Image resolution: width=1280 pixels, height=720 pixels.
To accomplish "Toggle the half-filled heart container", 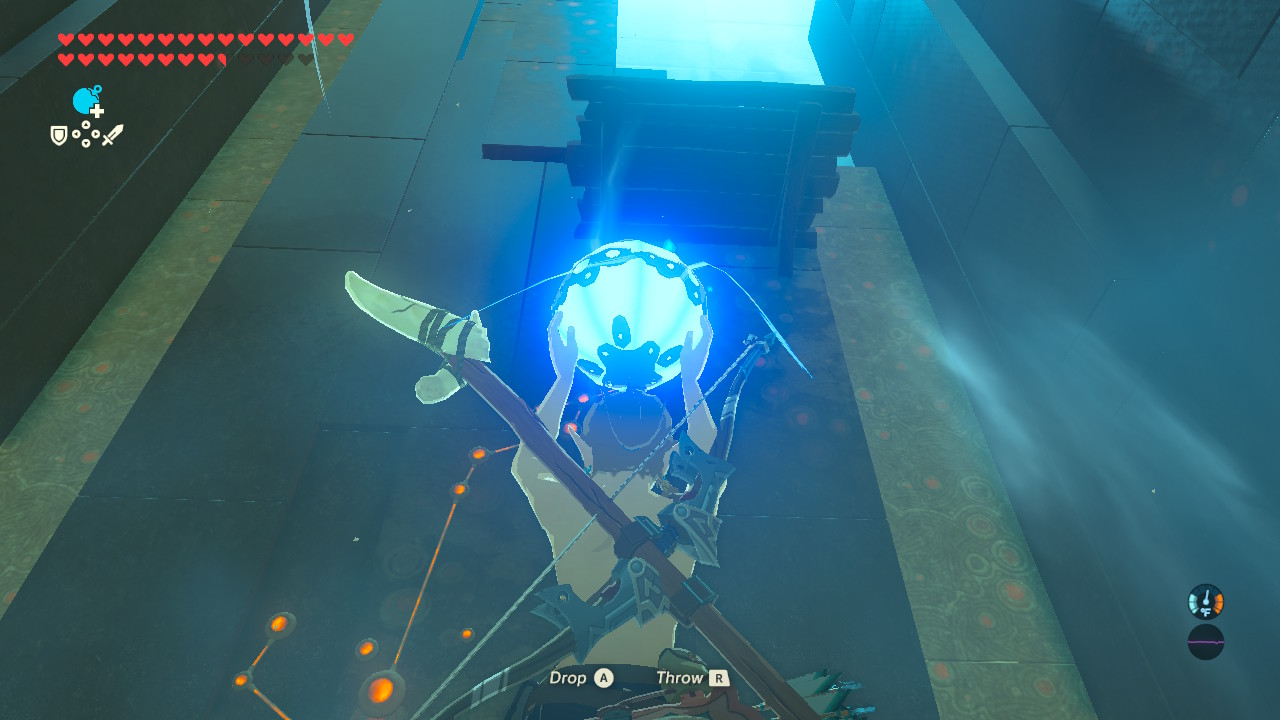I will (223, 59).
